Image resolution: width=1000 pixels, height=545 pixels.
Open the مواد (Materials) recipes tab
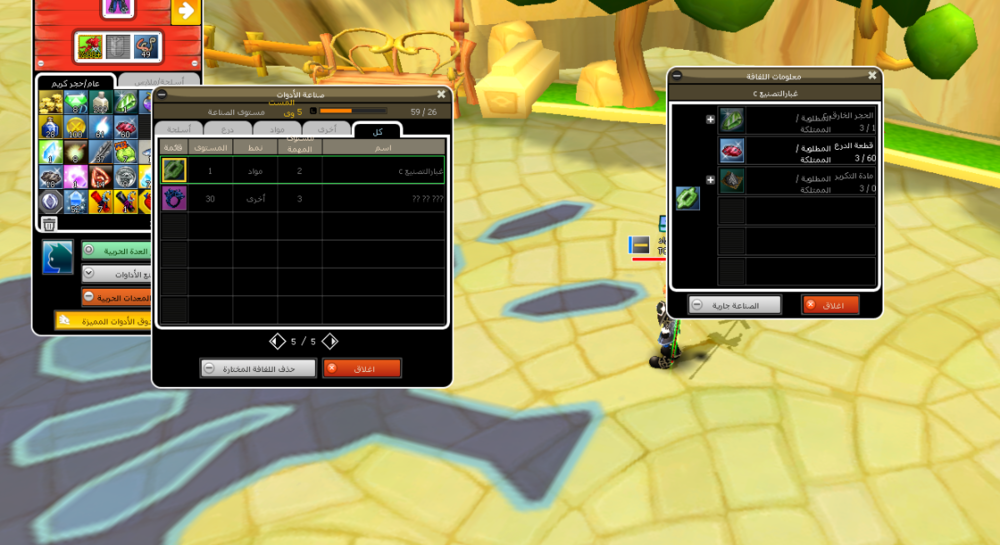pos(277,129)
